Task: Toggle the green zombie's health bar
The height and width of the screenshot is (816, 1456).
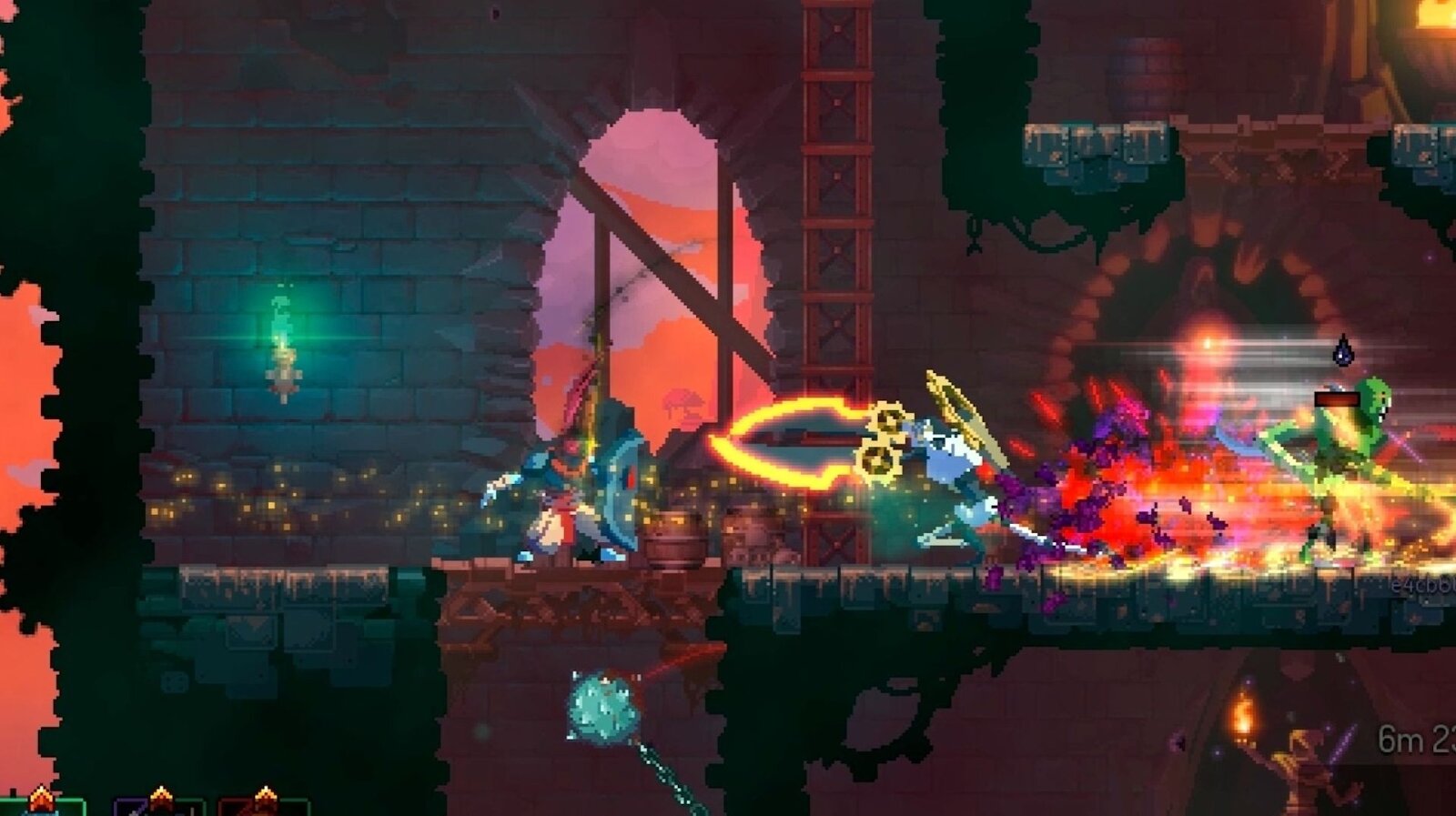Action: click(x=1338, y=398)
